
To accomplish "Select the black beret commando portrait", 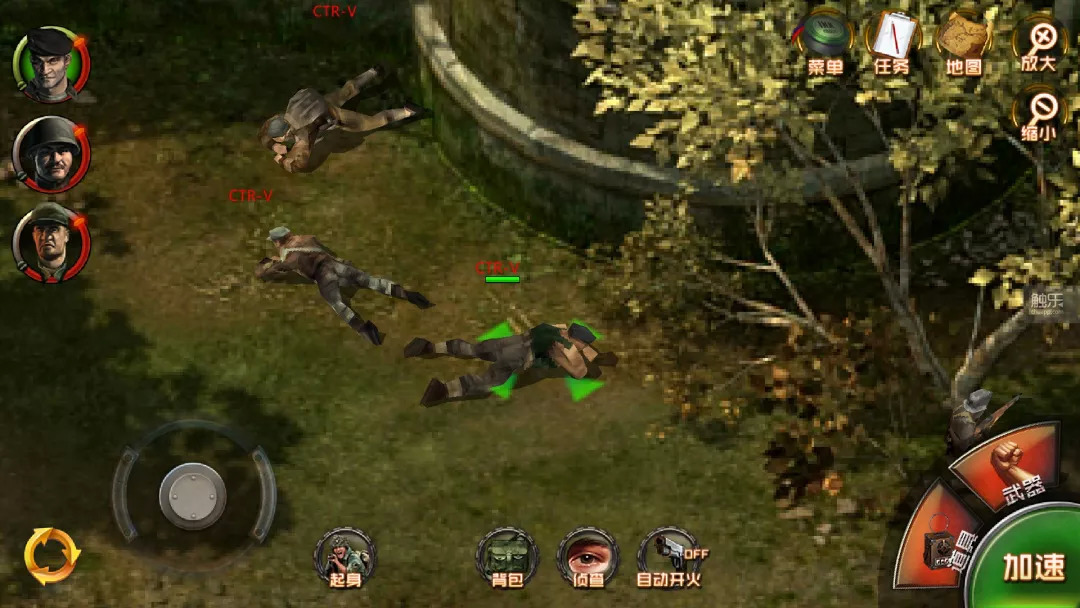I will 50,65.
